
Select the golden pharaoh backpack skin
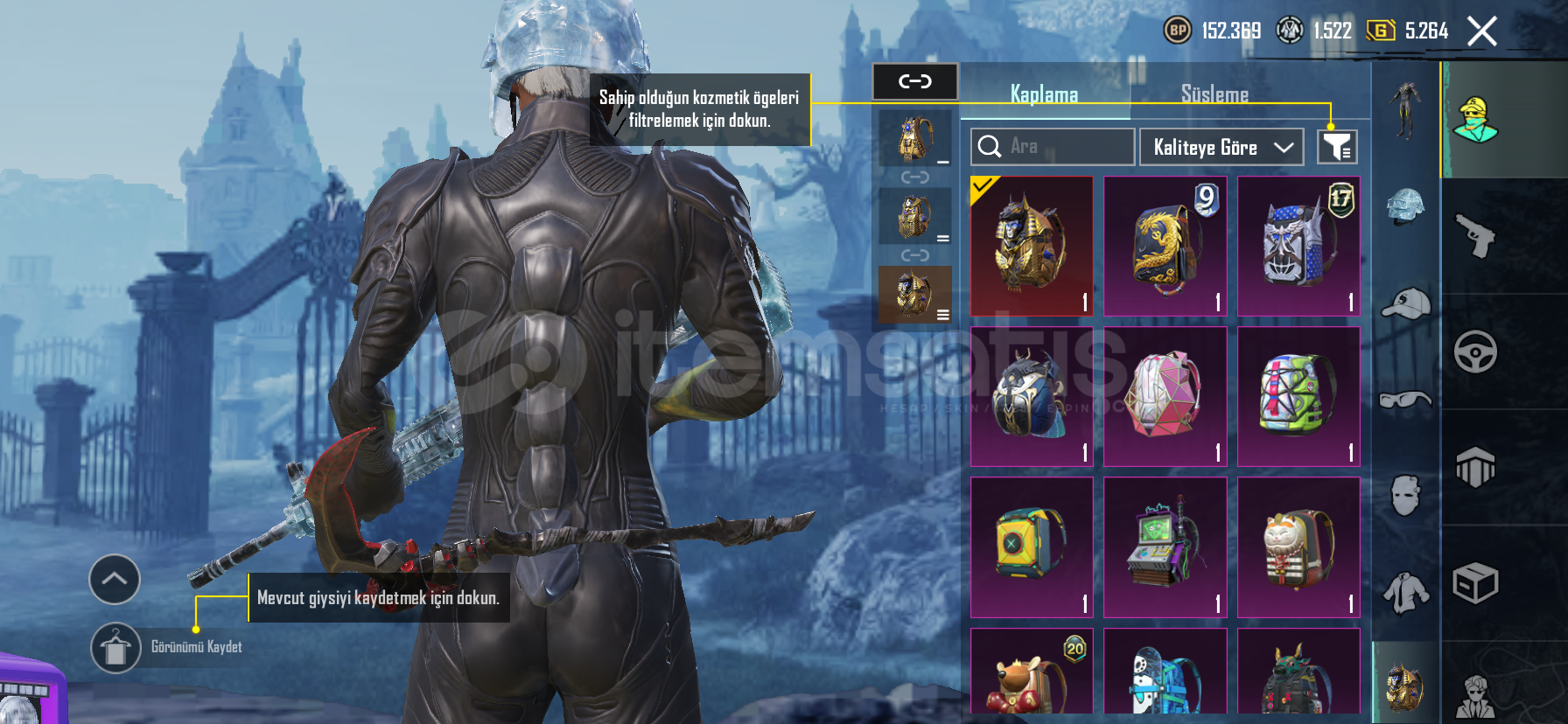1032,246
